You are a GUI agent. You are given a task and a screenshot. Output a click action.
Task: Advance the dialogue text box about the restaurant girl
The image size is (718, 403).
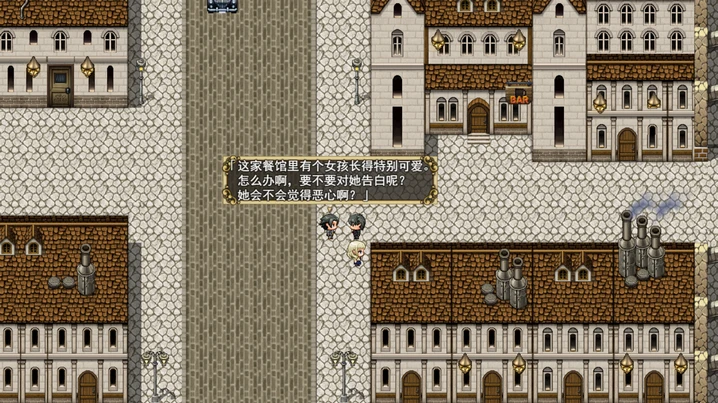[x=330, y=180]
